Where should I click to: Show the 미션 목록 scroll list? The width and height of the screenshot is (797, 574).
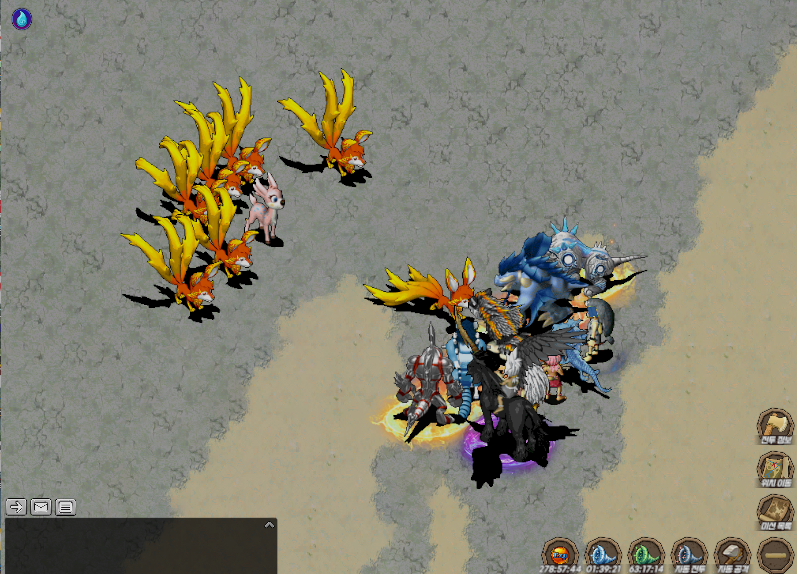(x=774, y=512)
